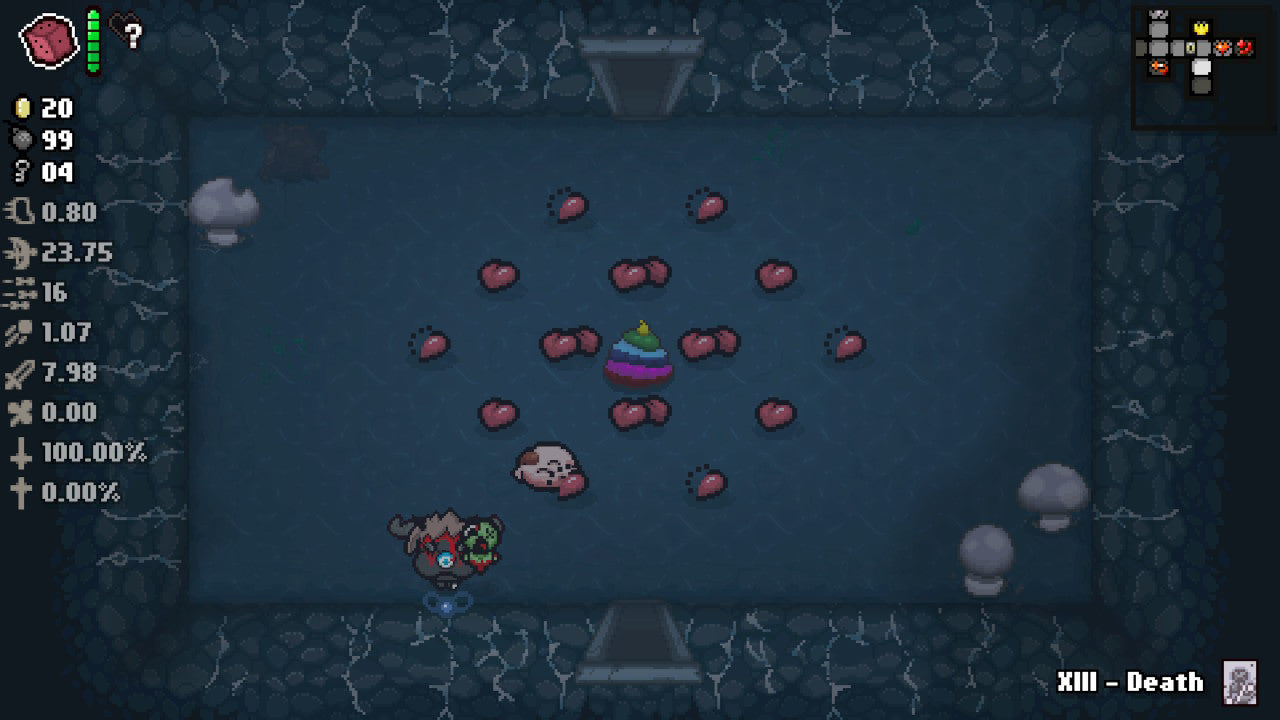1280x720 pixels.
Task: Select the sword damage stat icon
Action: tap(18, 372)
